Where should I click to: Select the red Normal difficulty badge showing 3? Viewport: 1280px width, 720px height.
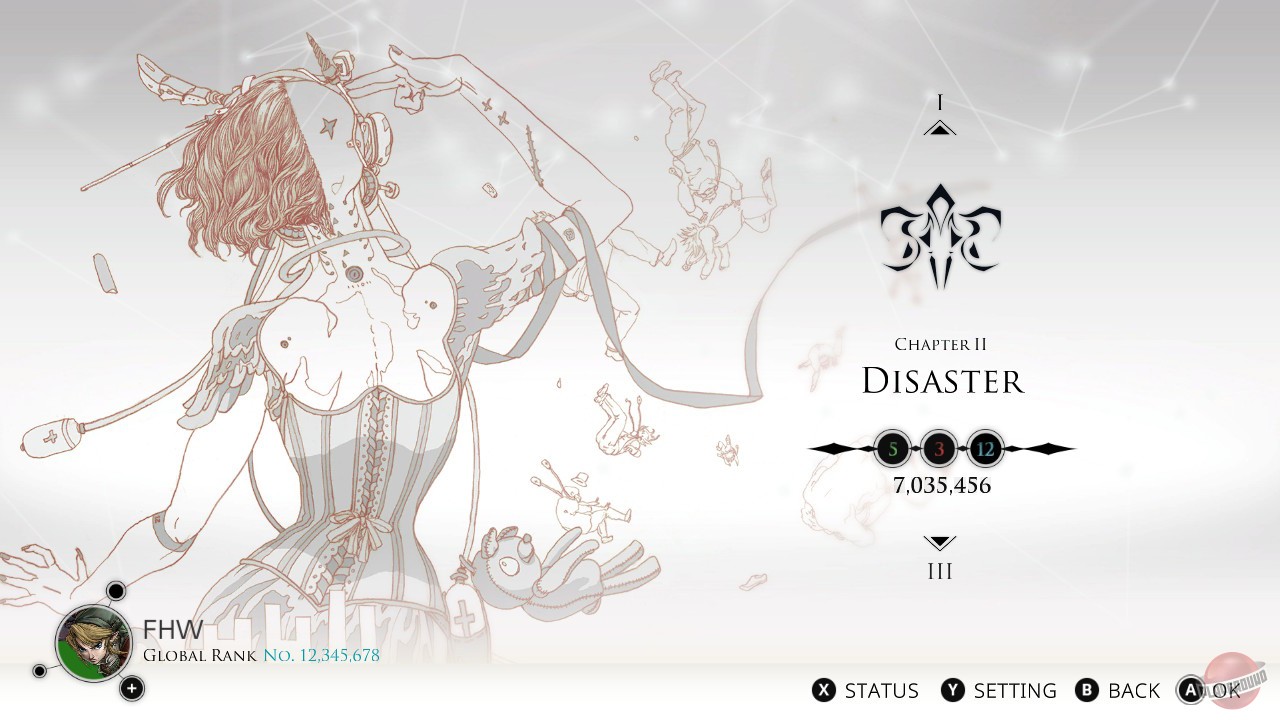tap(938, 448)
